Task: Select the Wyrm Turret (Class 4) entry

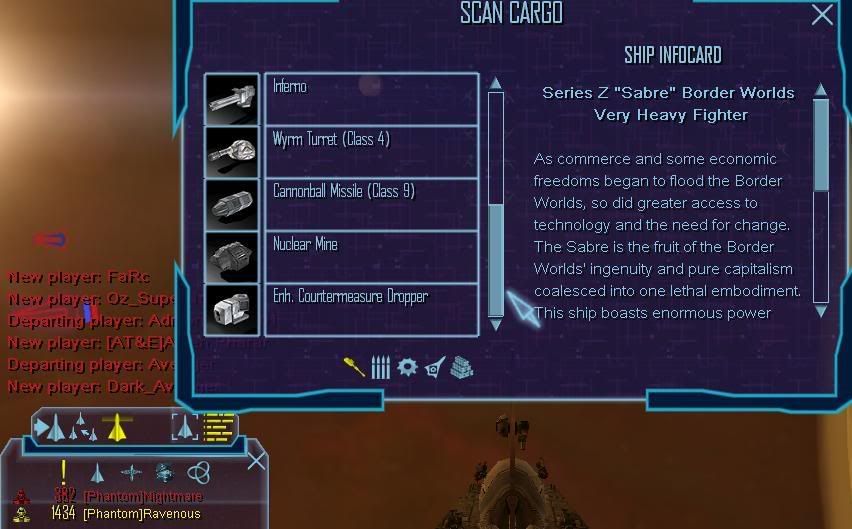Action: 370,151
